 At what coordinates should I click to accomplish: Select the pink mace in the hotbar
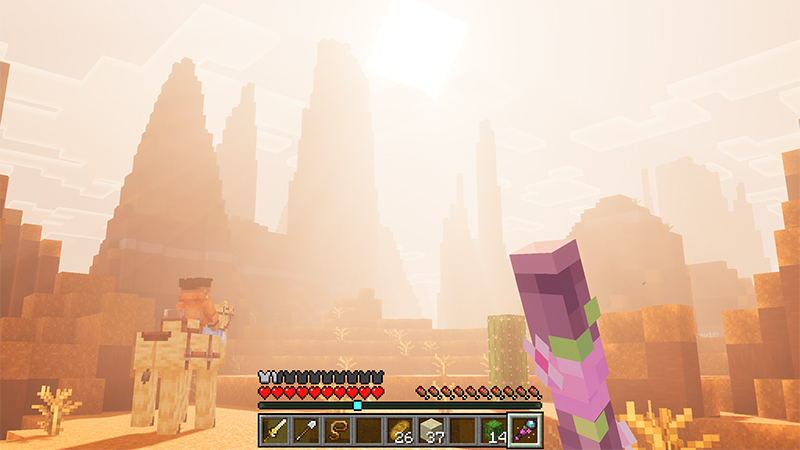(x=524, y=431)
